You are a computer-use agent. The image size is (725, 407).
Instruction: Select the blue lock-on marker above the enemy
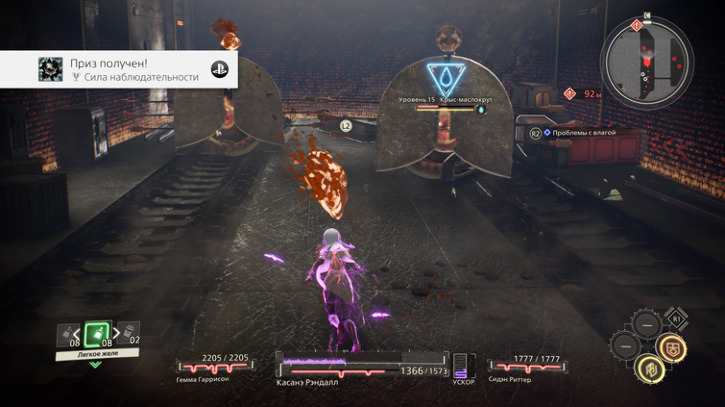440,76
